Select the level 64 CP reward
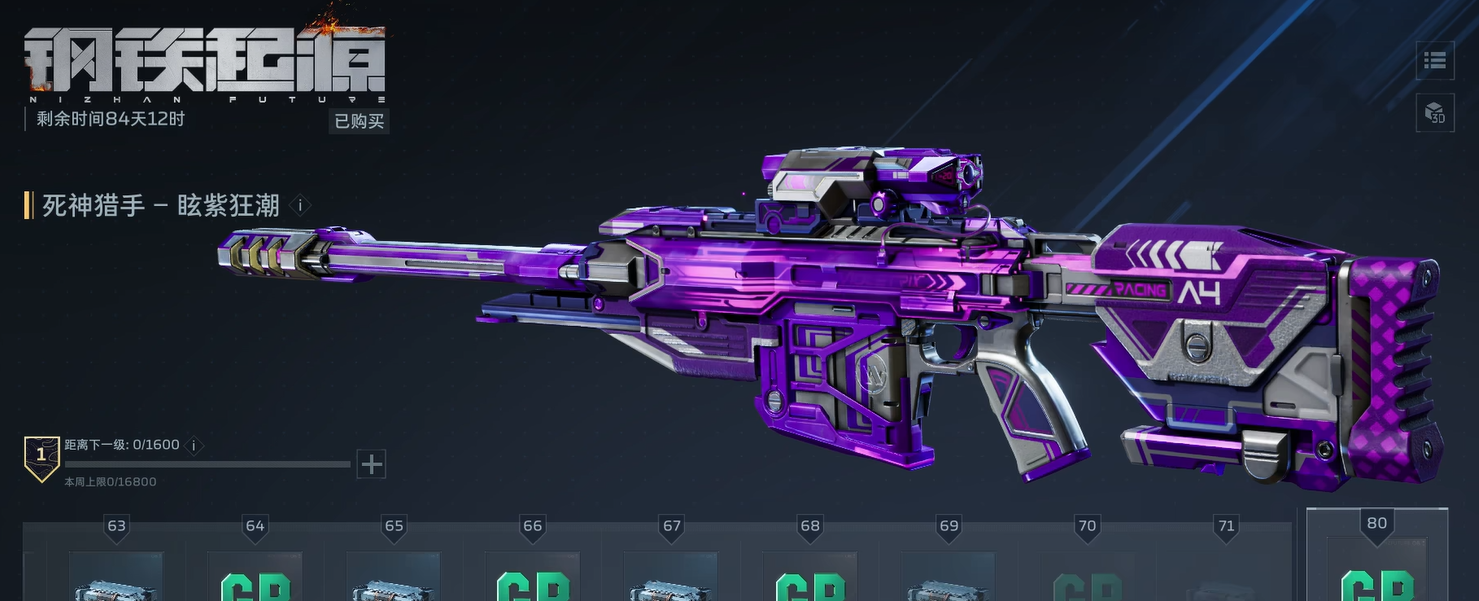The width and height of the screenshot is (1479, 601). click(255, 578)
